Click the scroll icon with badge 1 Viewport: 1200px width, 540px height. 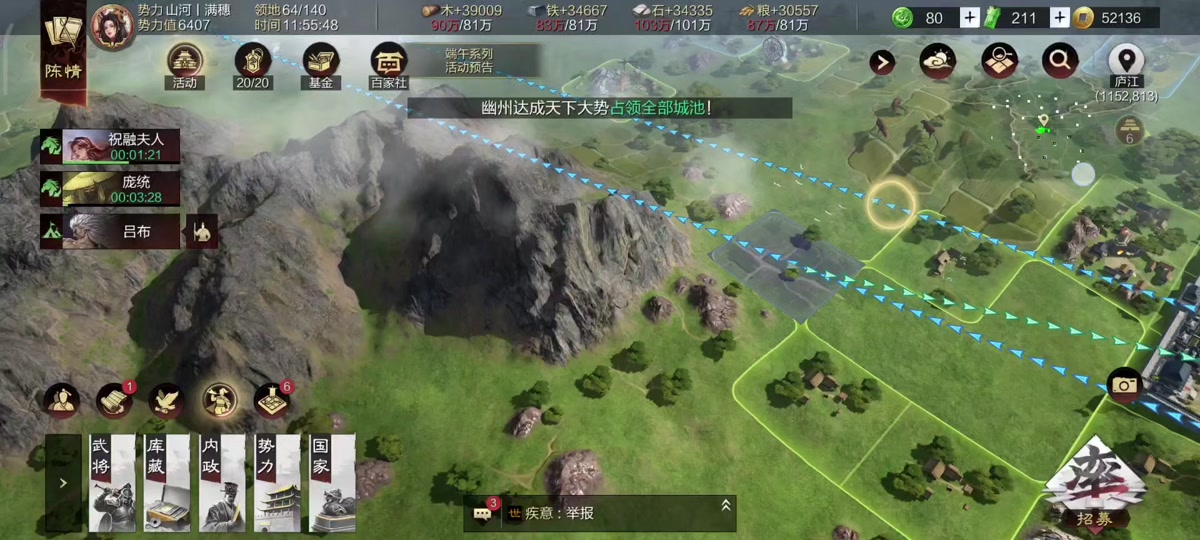(114, 400)
